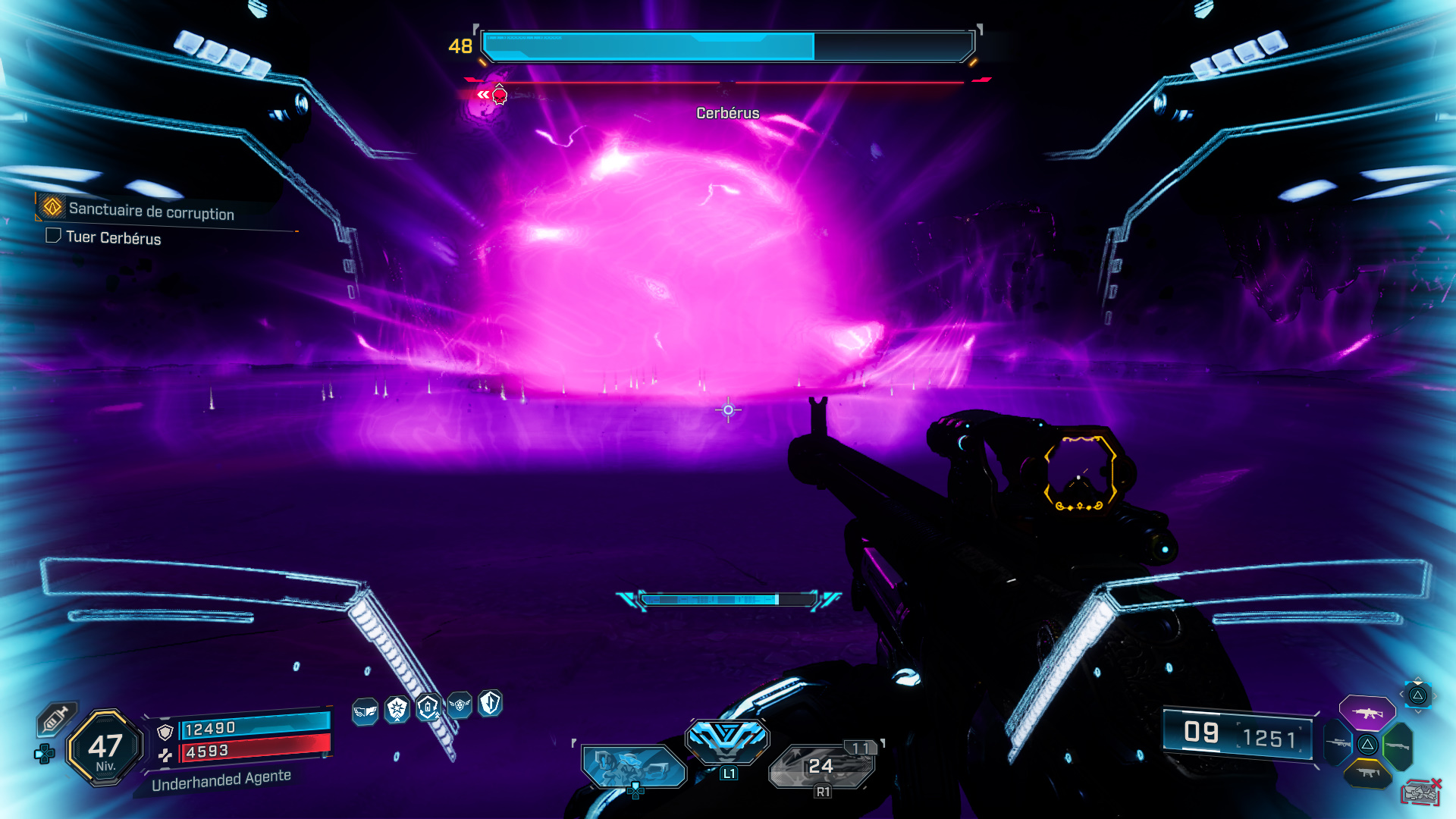Select the level 47 character badge

[x=105, y=748]
